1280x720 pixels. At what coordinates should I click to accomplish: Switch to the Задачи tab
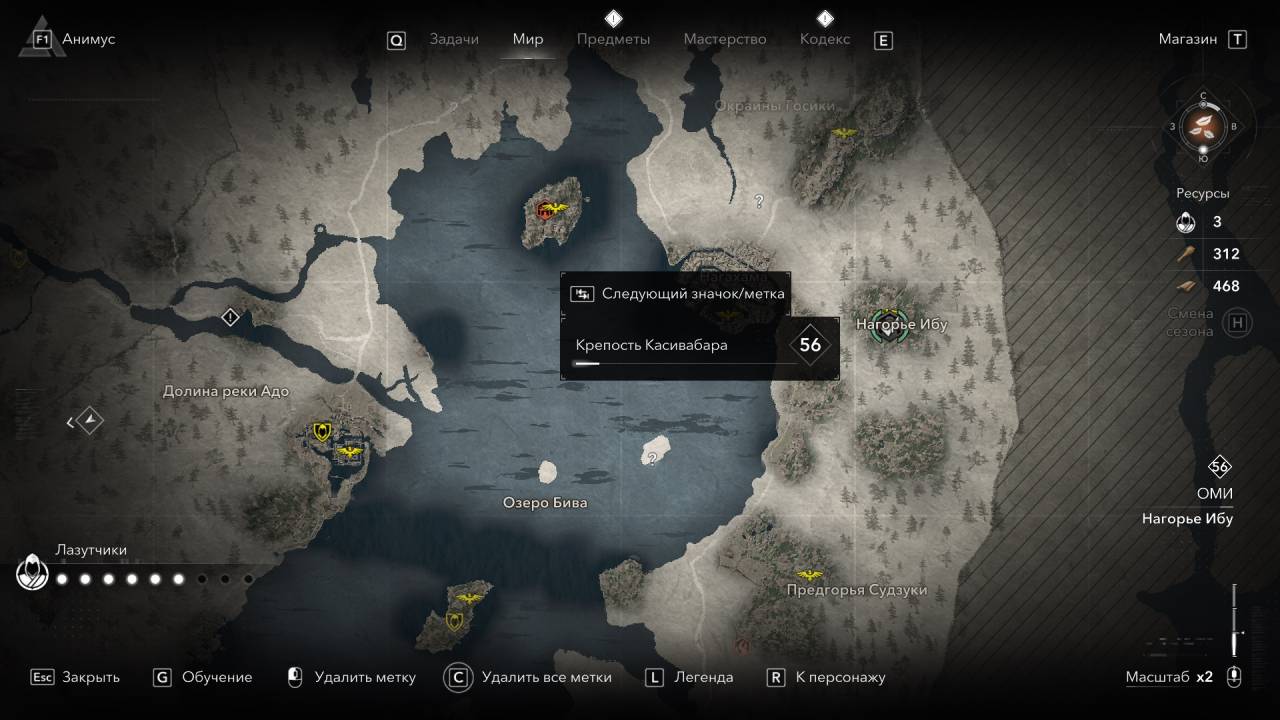point(454,39)
